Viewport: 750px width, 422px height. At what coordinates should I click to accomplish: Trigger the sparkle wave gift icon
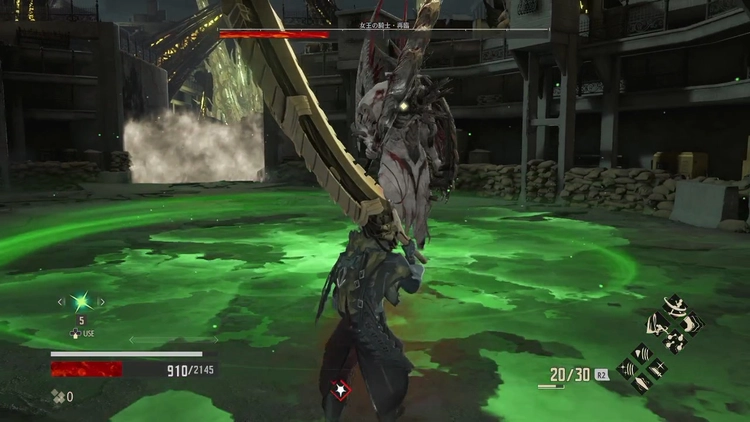pyautogui.click(x=627, y=367)
